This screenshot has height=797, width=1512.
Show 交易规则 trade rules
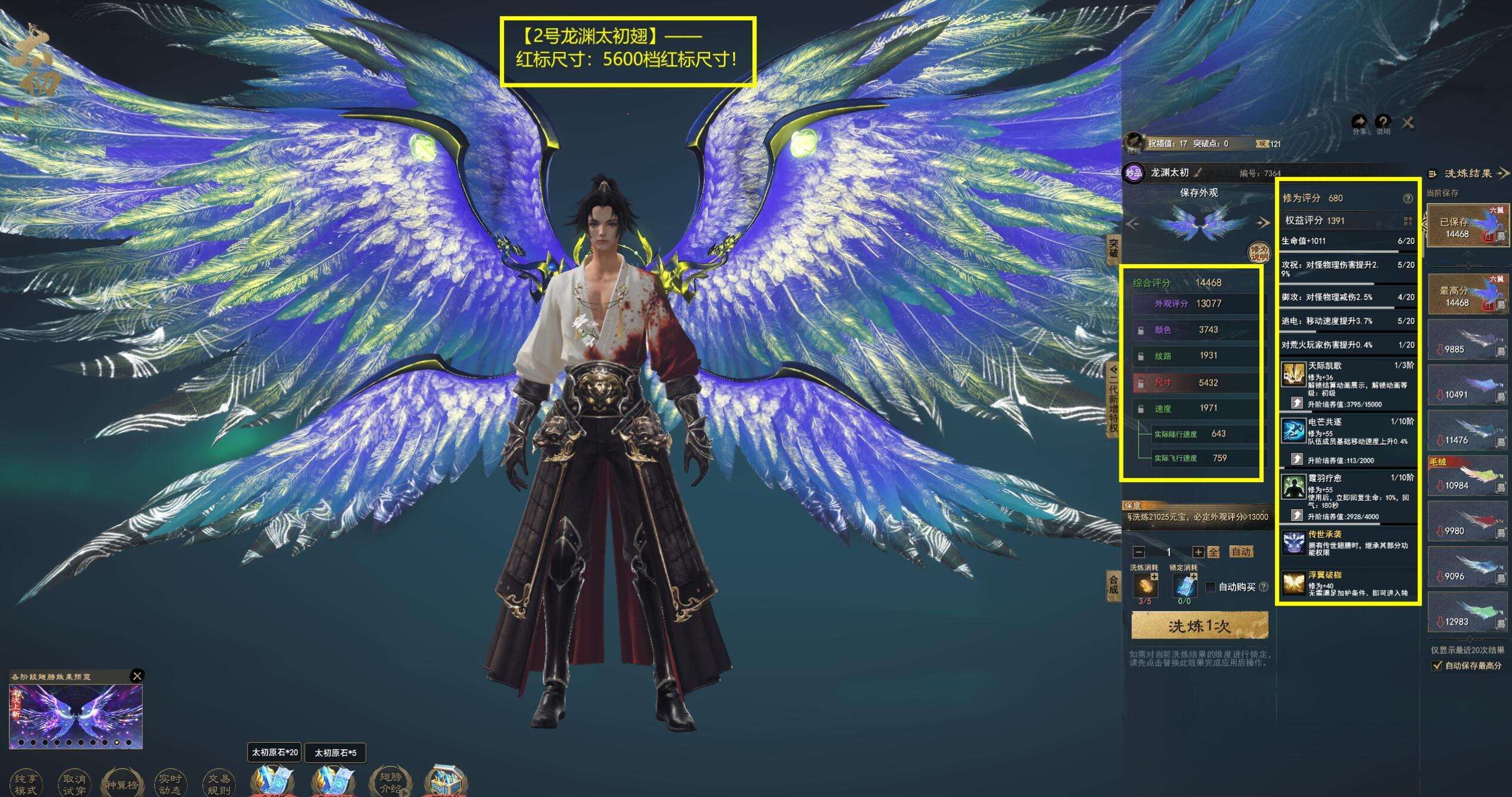218,784
